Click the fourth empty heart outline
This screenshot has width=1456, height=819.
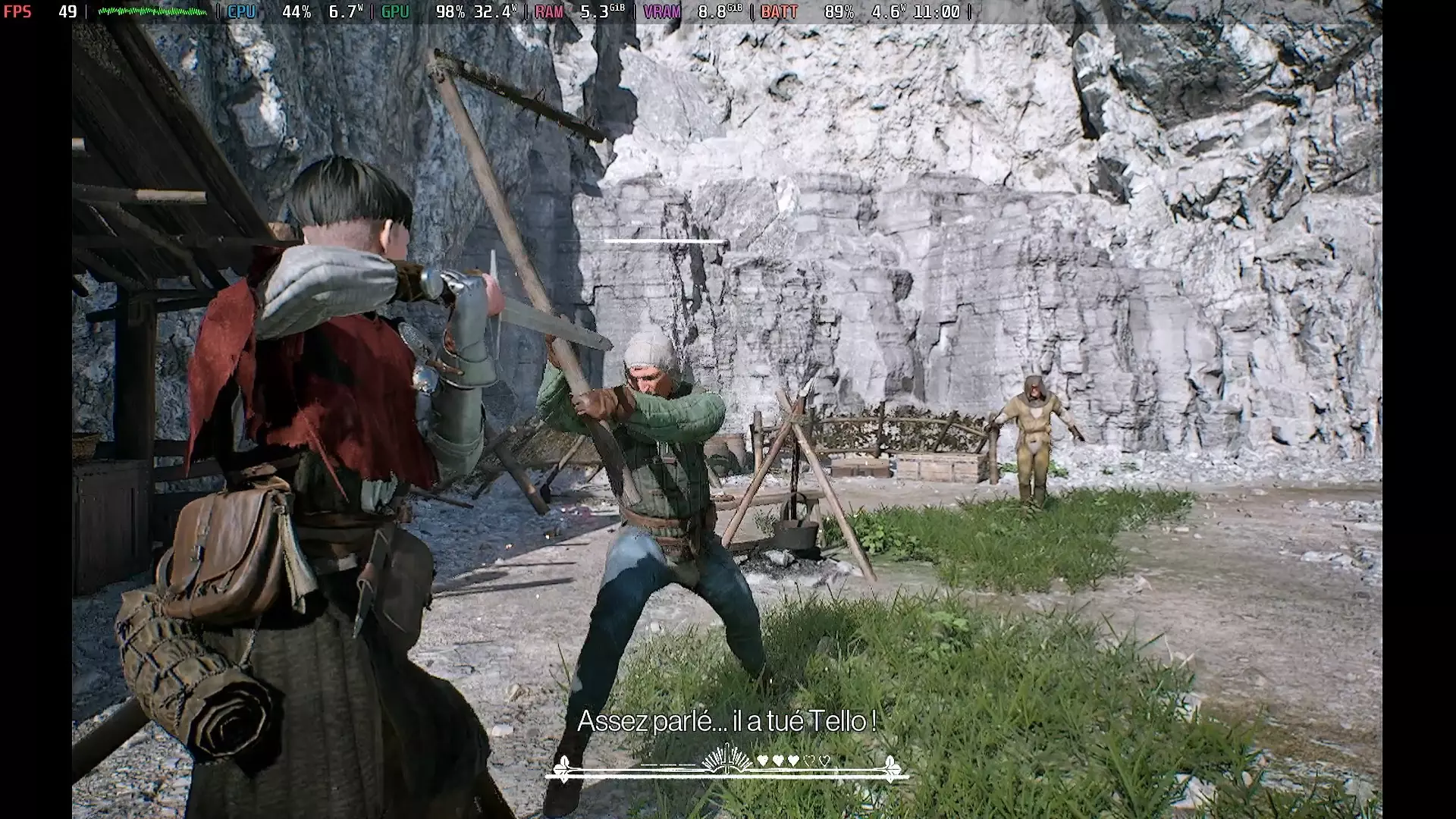click(810, 761)
